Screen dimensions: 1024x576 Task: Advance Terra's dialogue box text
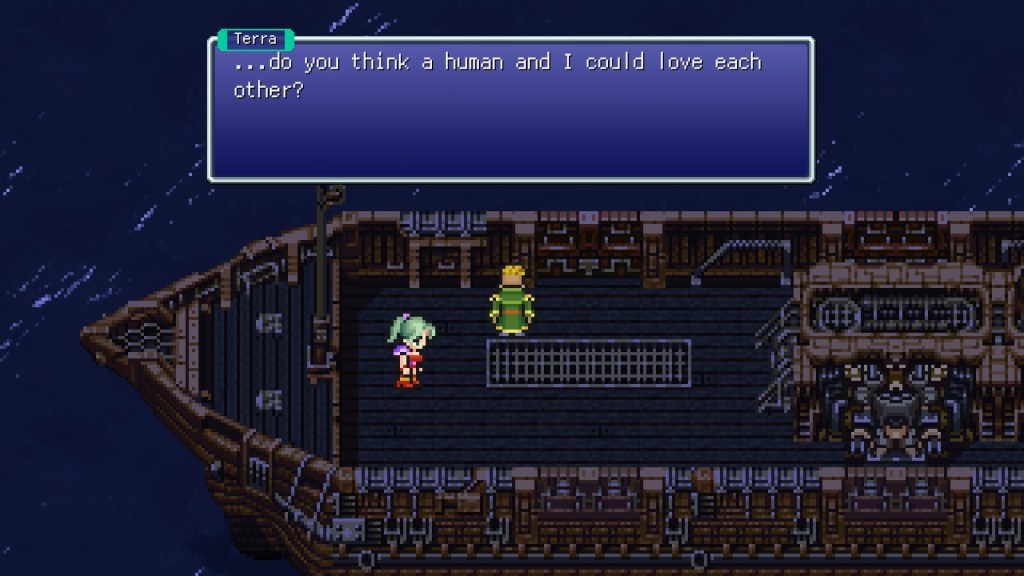tap(510, 110)
